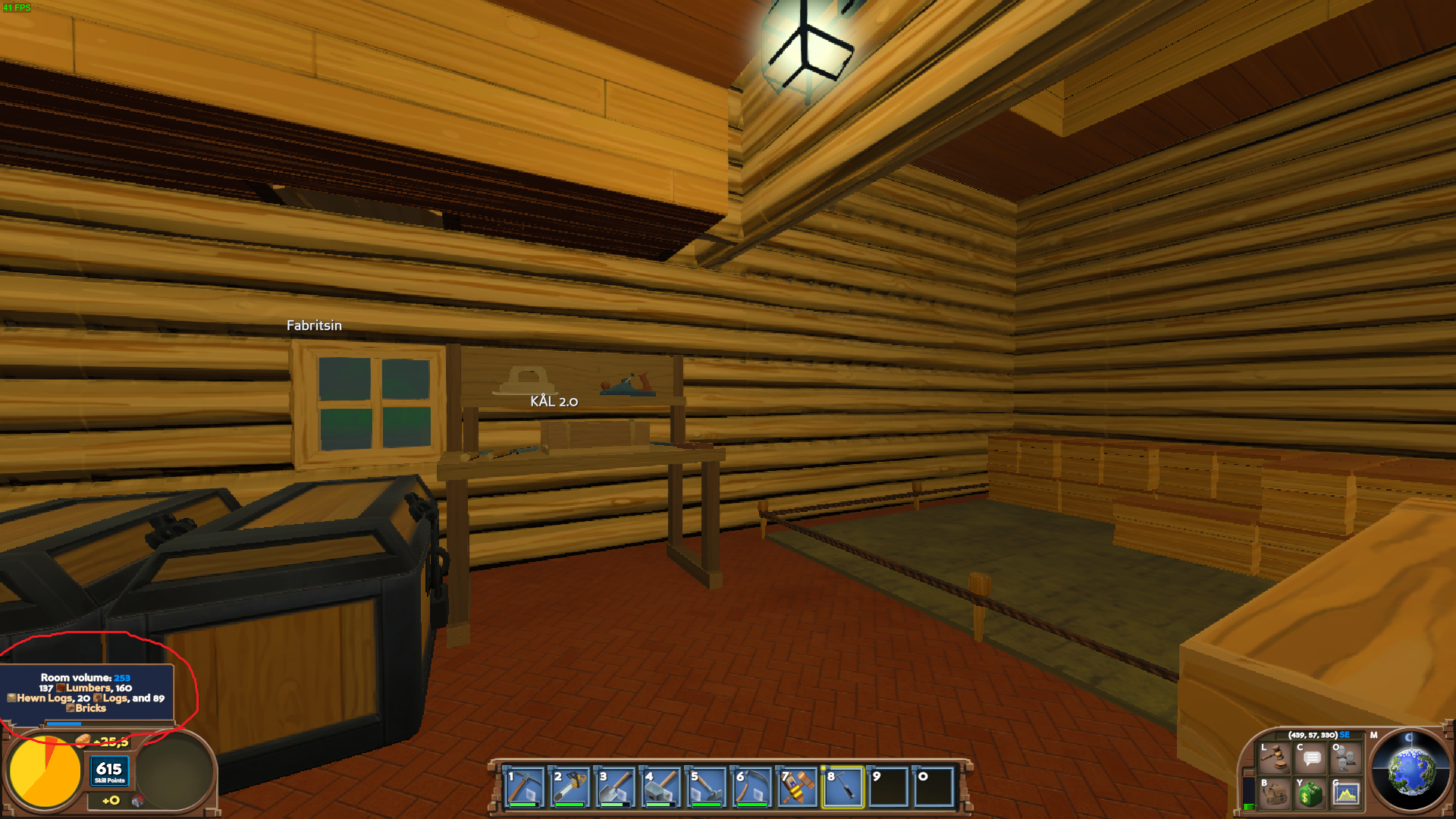Toggle the minimap via the M label
The image size is (1456, 819).
tap(1374, 735)
